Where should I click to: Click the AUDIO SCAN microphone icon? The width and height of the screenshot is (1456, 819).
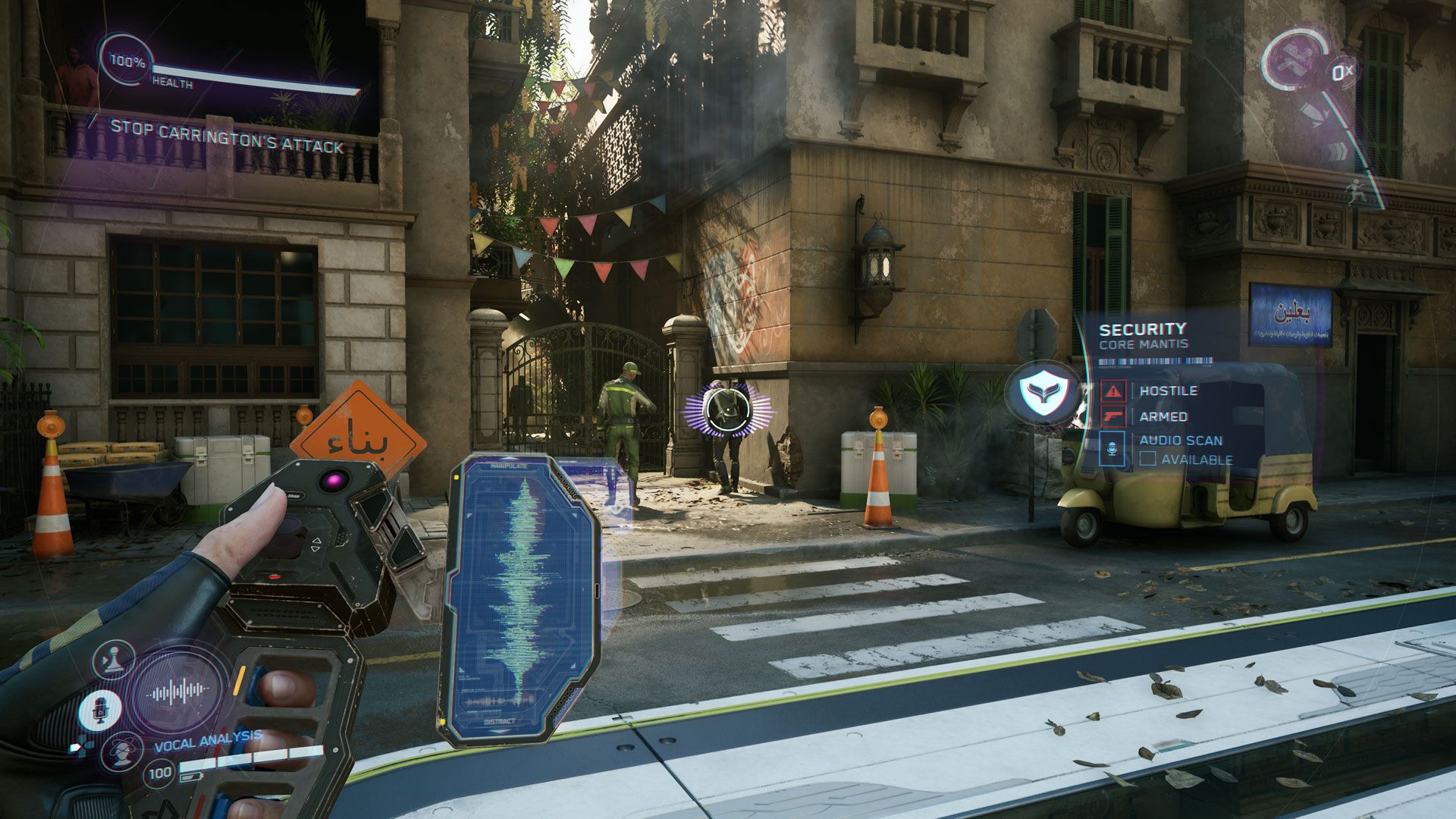pyautogui.click(x=1109, y=447)
